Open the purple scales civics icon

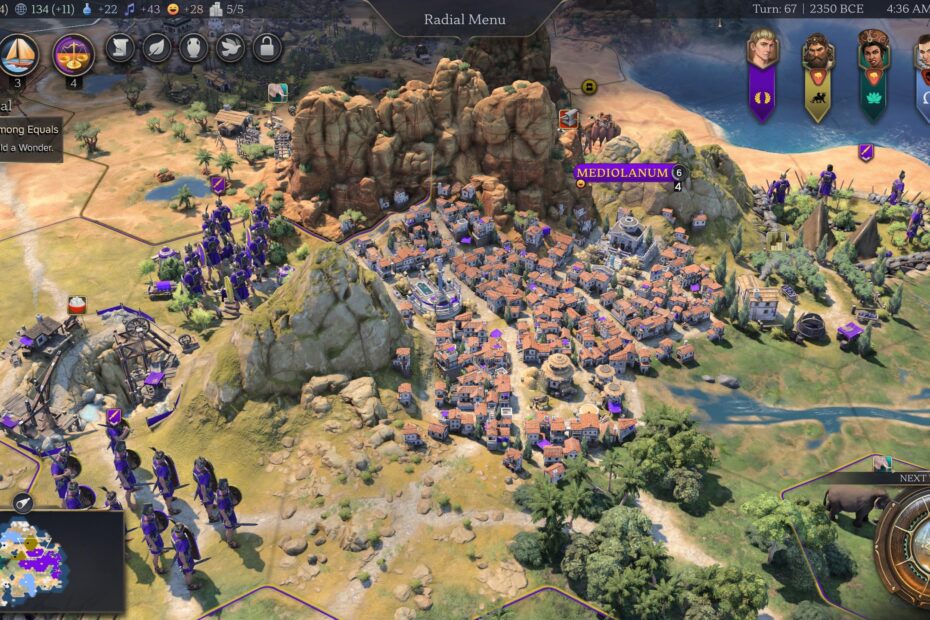click(x=73, y=54)
